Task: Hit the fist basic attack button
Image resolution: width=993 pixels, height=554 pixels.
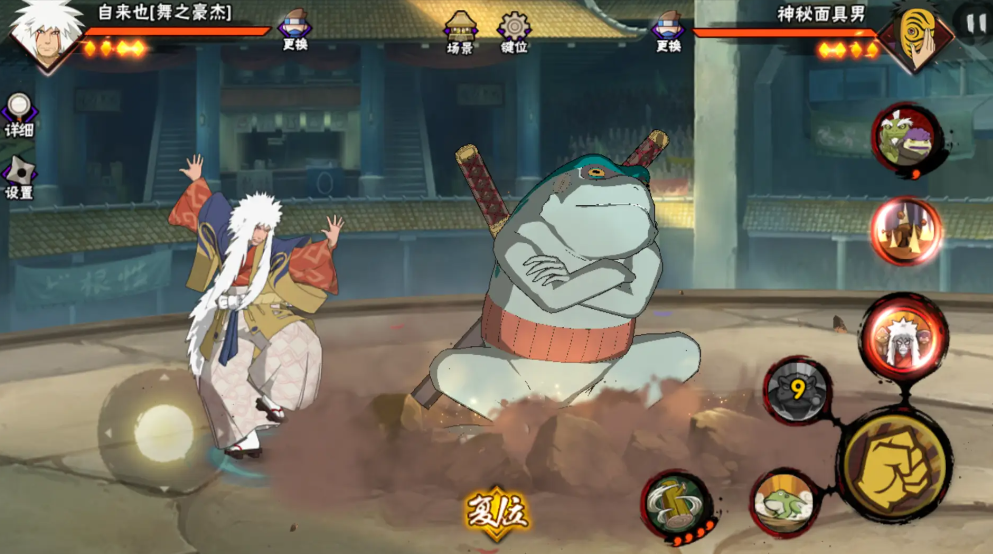Action: pos(893,463)
